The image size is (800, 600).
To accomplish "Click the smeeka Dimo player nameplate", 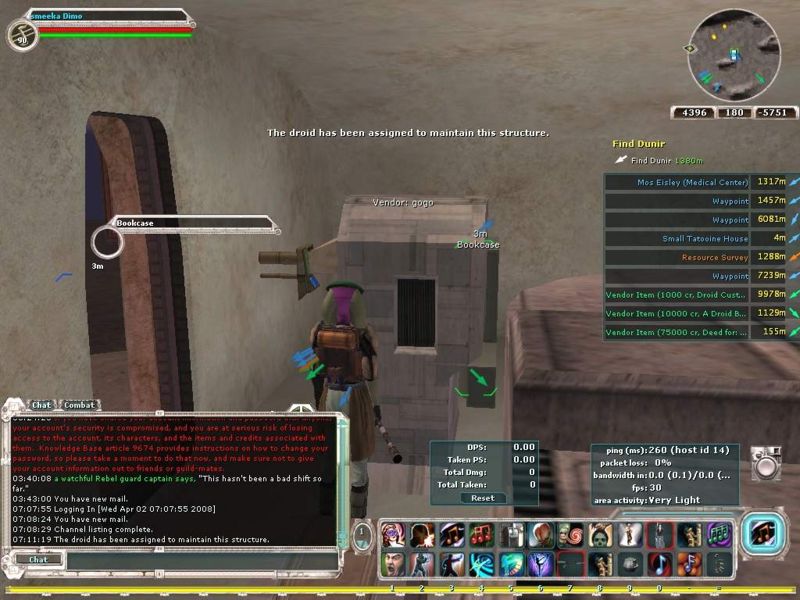I will point(100,15).
